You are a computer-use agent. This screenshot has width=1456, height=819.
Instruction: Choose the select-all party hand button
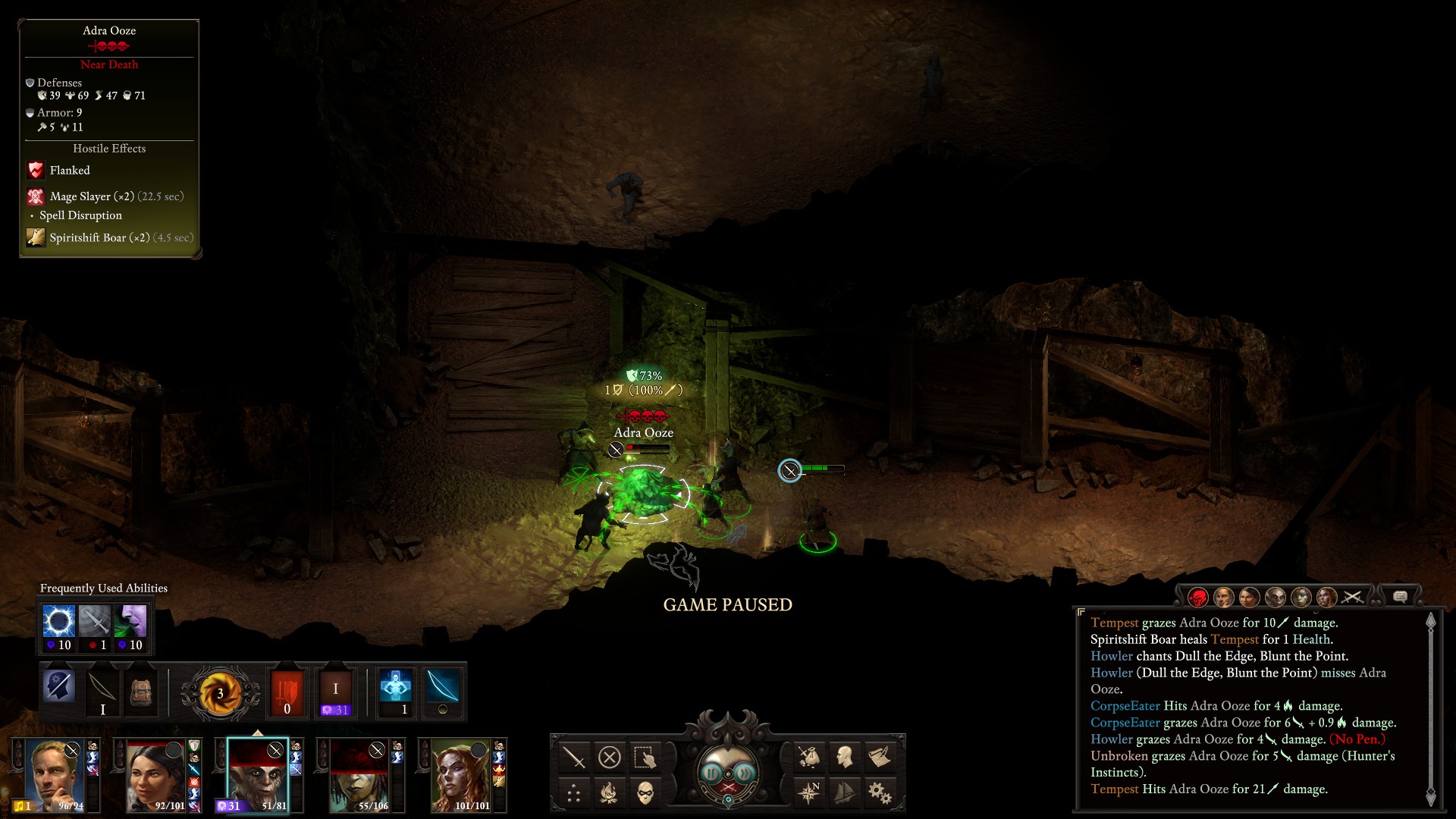pos(645,758)
